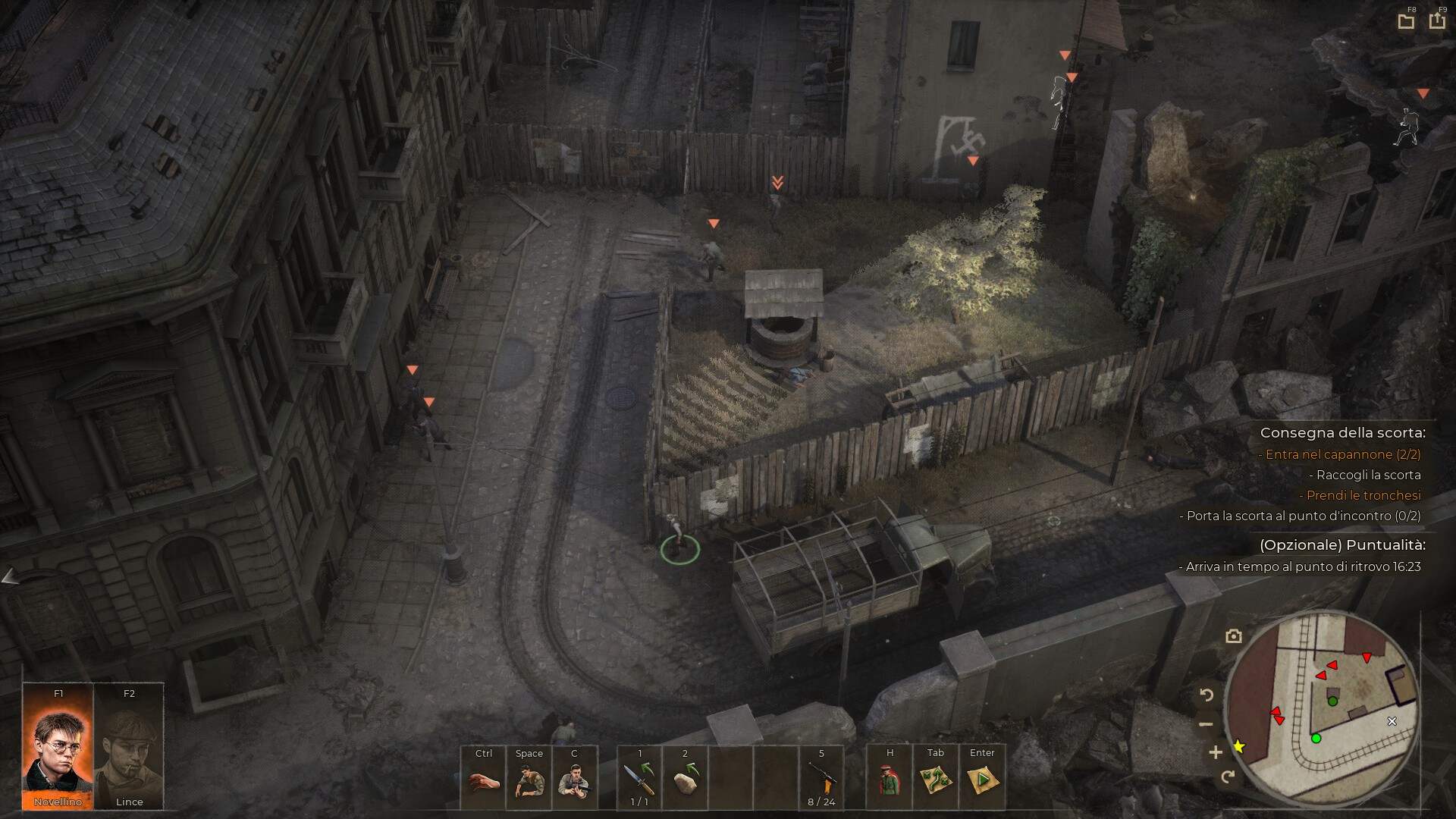Toggle the crouch stance icon

[529, 780]
